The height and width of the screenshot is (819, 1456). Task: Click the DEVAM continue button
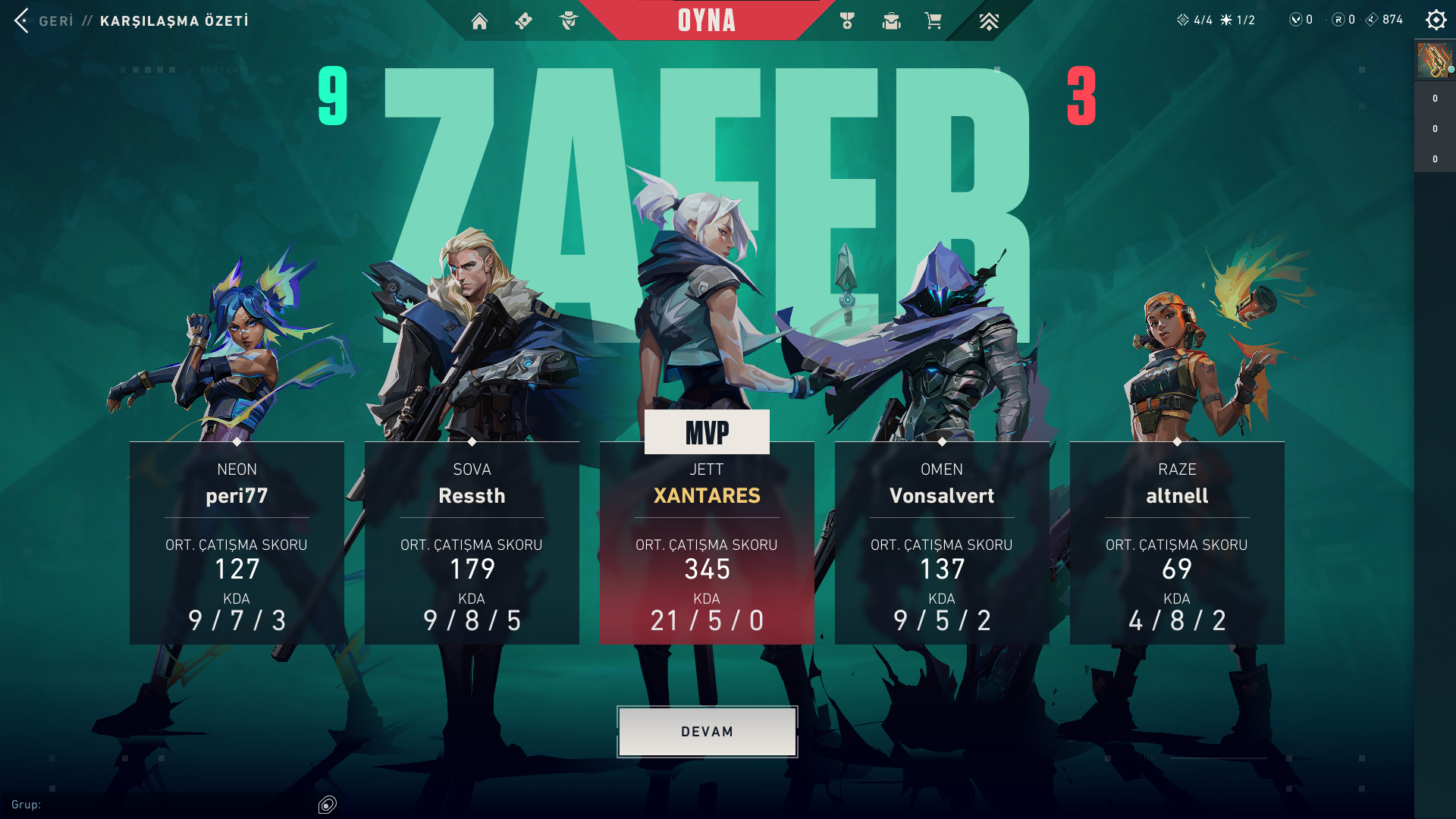point(707,732)
